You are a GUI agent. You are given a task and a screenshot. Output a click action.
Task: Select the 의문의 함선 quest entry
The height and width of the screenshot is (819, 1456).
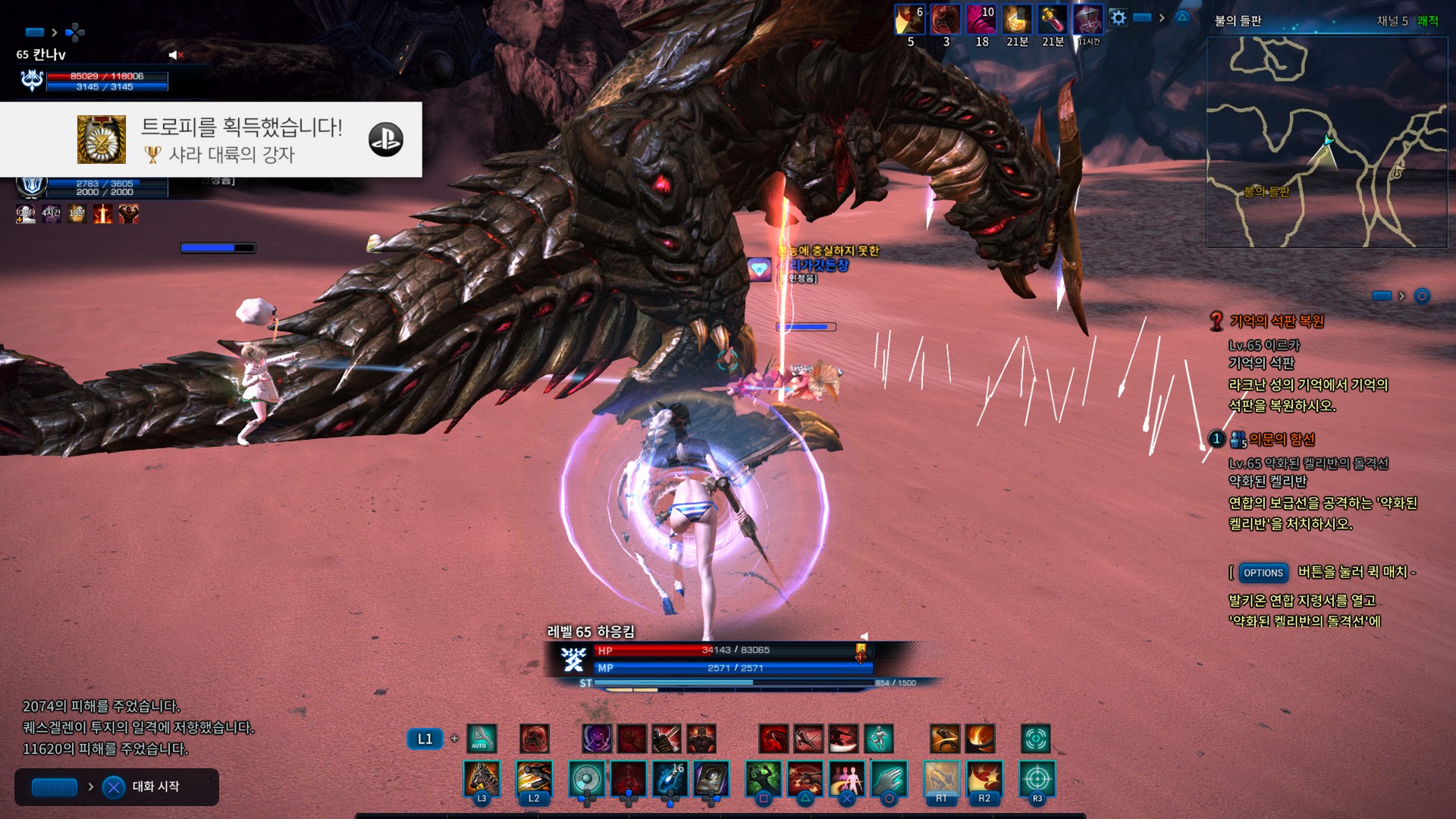pyautogui.click(x=1282, y=439)
